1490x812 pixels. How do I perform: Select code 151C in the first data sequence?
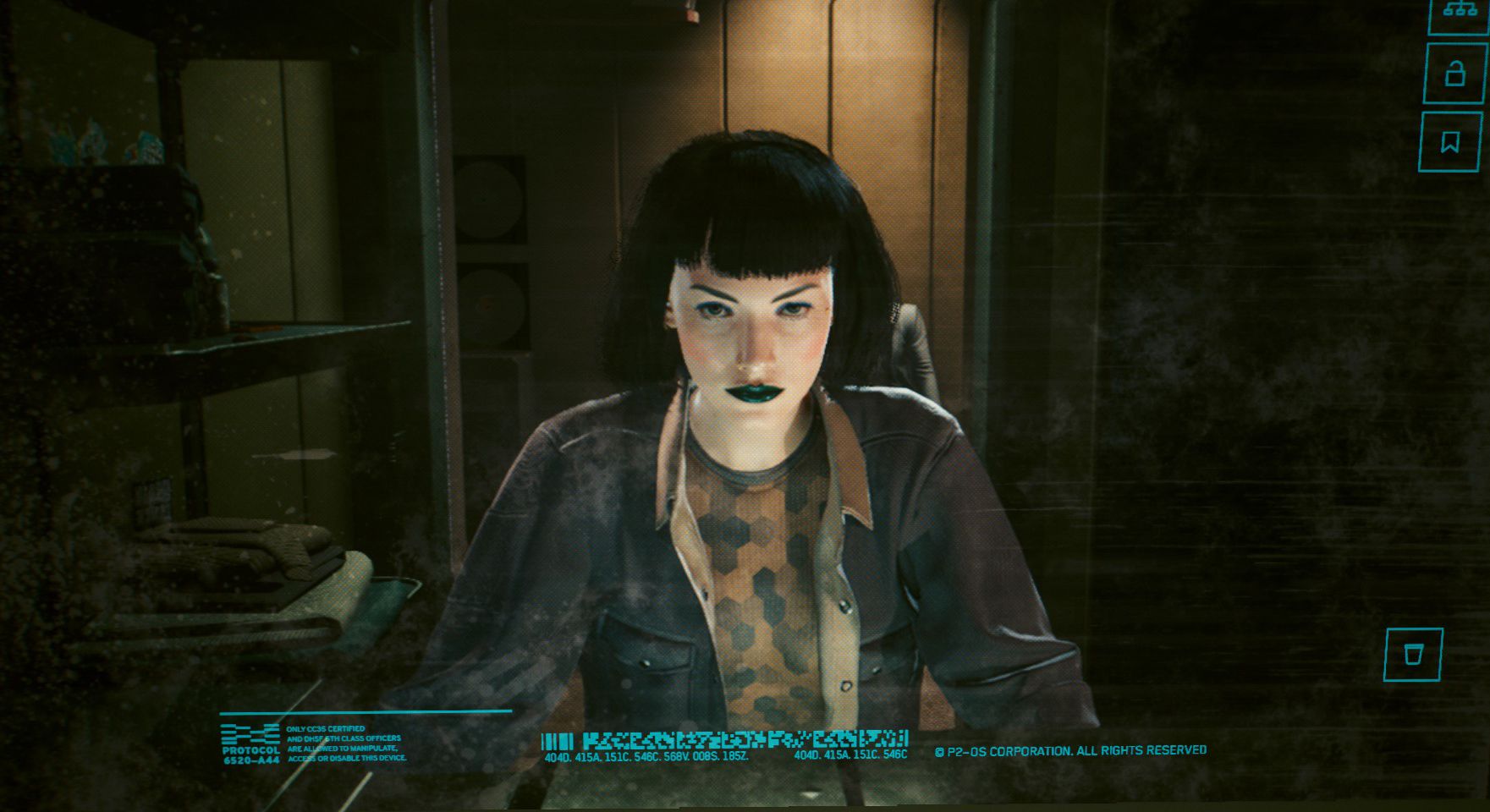[617, 757]
